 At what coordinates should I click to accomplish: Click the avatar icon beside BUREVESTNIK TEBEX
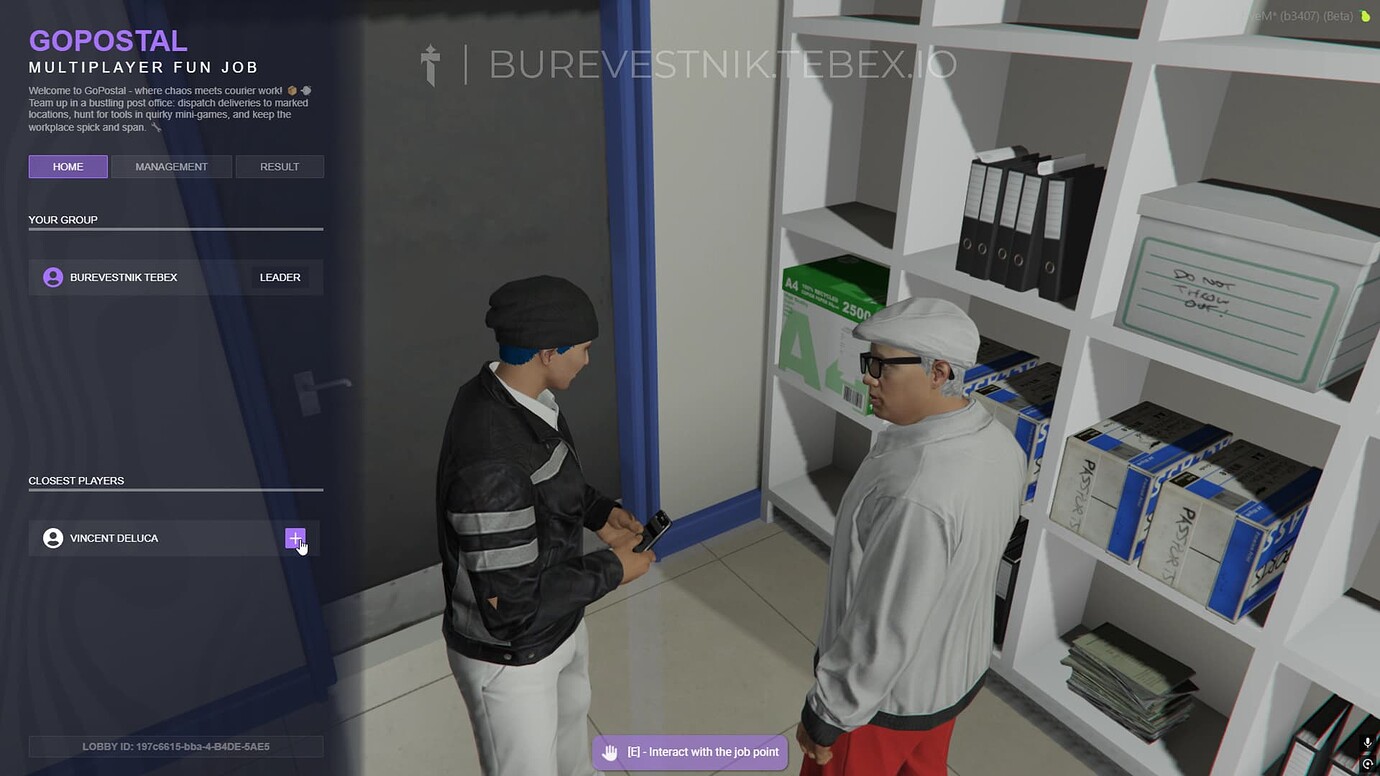point(53,277)
